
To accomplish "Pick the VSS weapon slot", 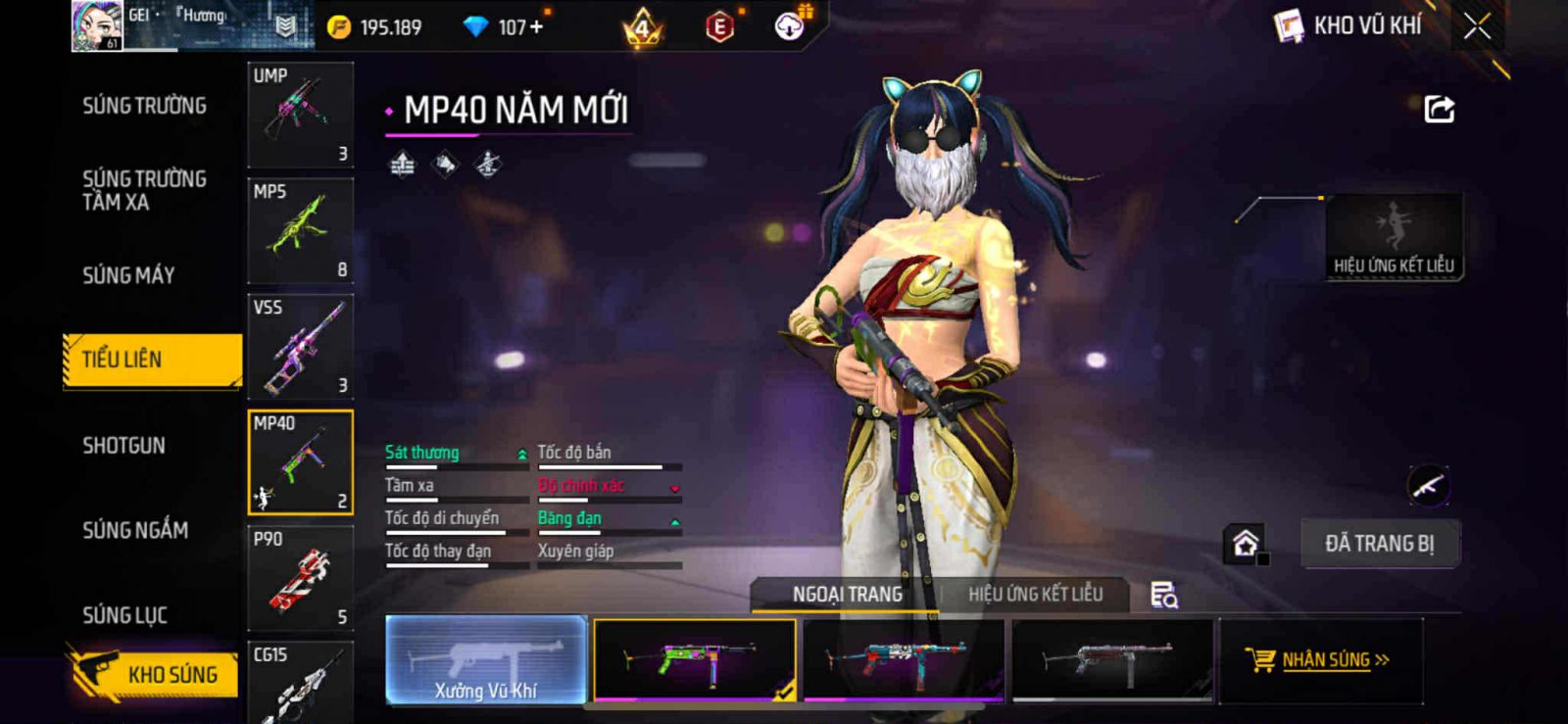I will pyautogui.click(x=300, y=346).
